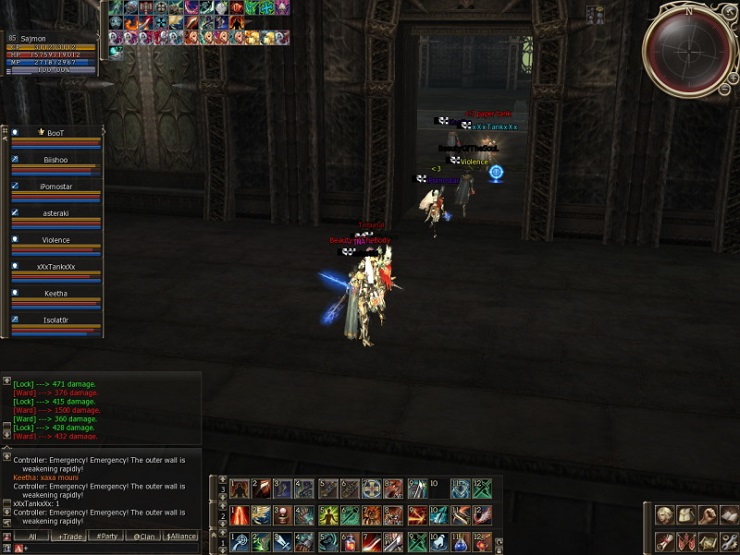Open the character status portrait icon
740x555 pixels.
click(664, 515)
